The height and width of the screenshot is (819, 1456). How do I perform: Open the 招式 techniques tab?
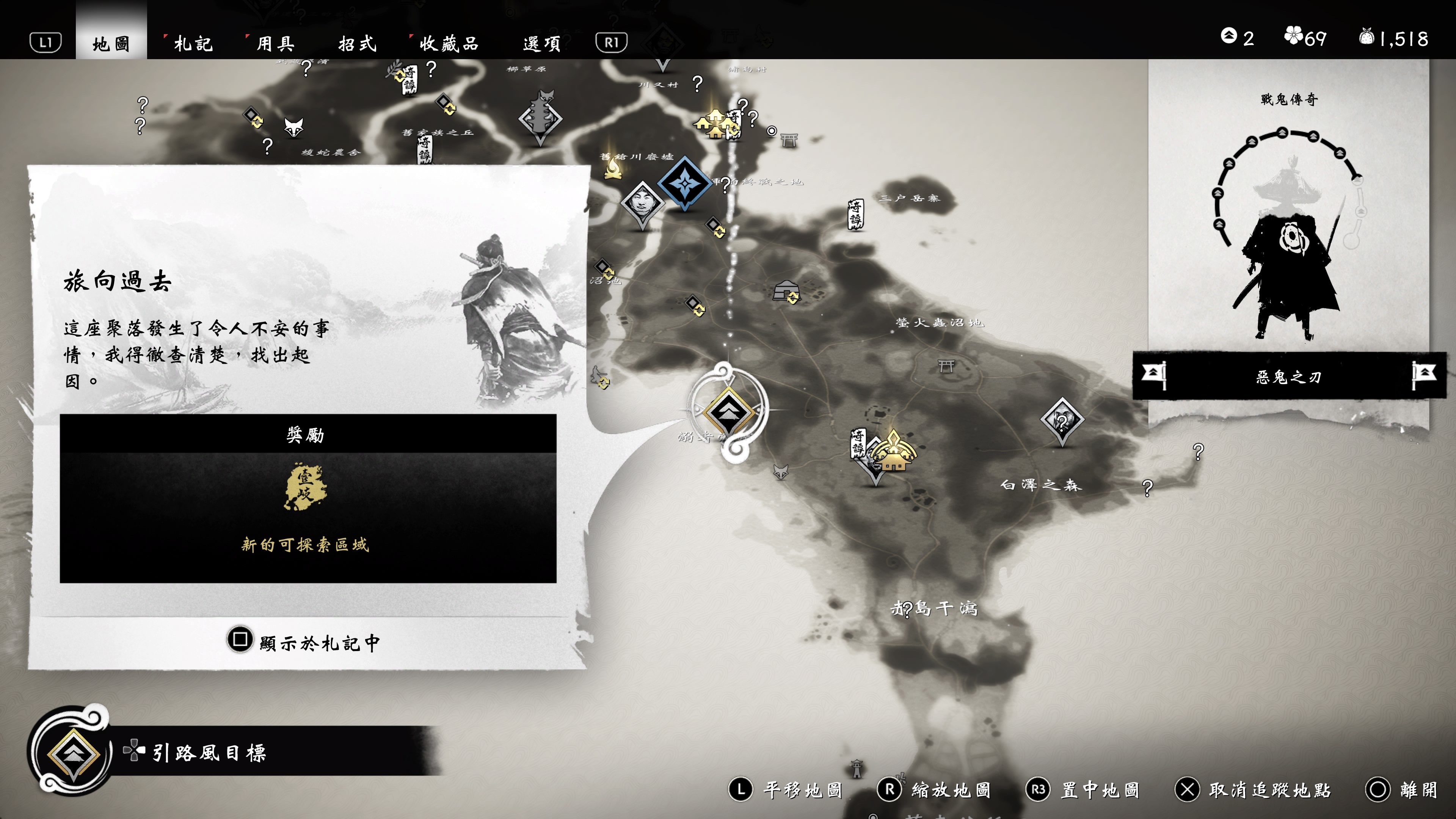[x=357, y=44]
